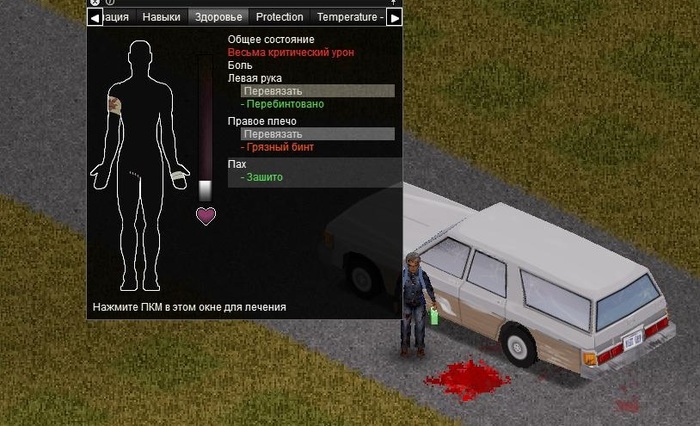
Task: Show the Temperature tab
Action: coord(348,17)
